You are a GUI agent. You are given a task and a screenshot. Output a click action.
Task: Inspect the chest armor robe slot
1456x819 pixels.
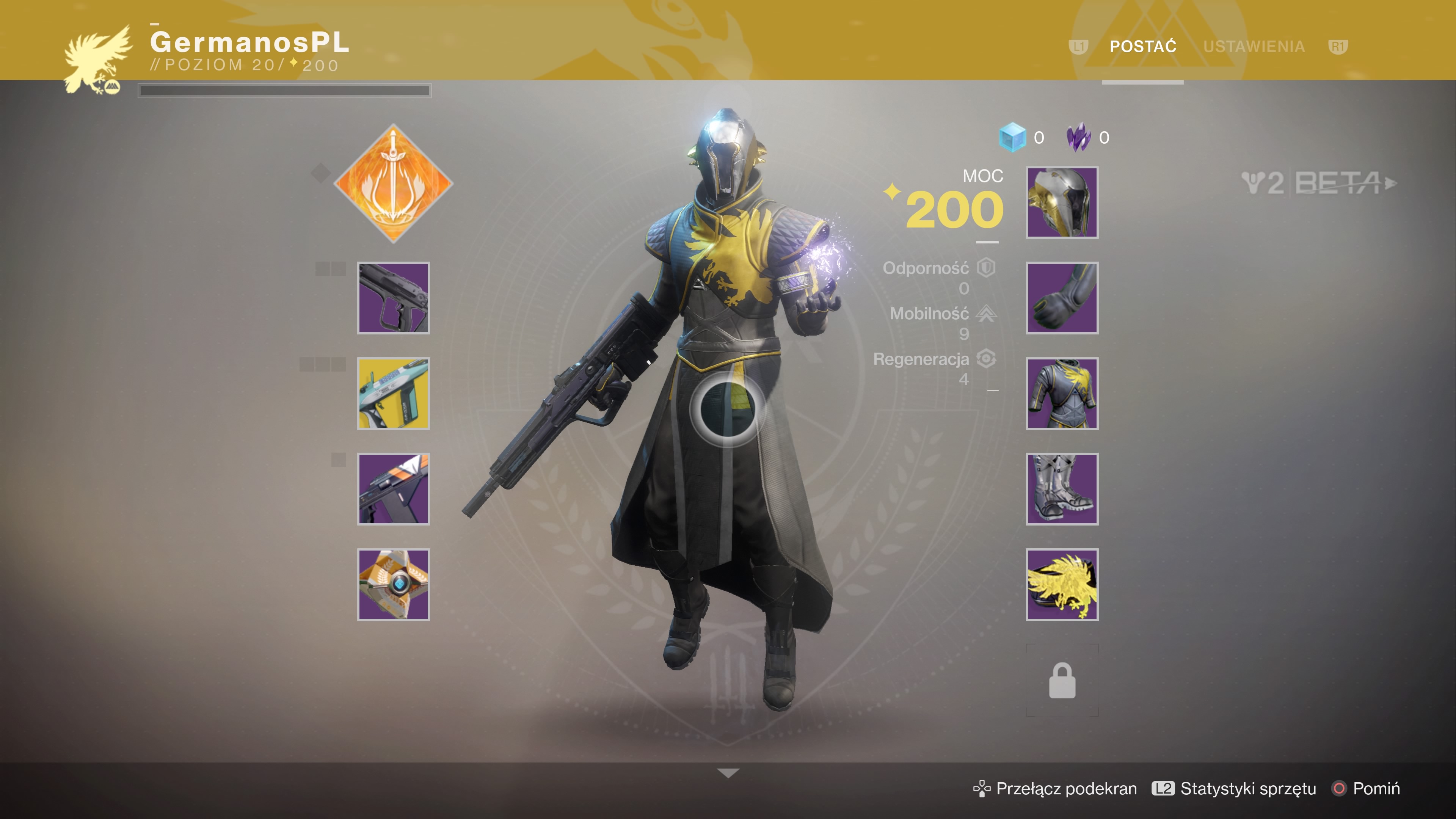point(1062,394)
